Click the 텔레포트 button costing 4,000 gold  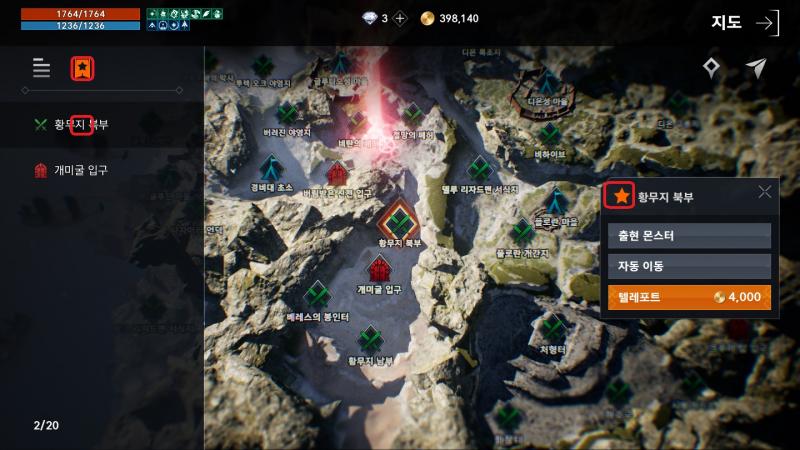tap(689, 297)
